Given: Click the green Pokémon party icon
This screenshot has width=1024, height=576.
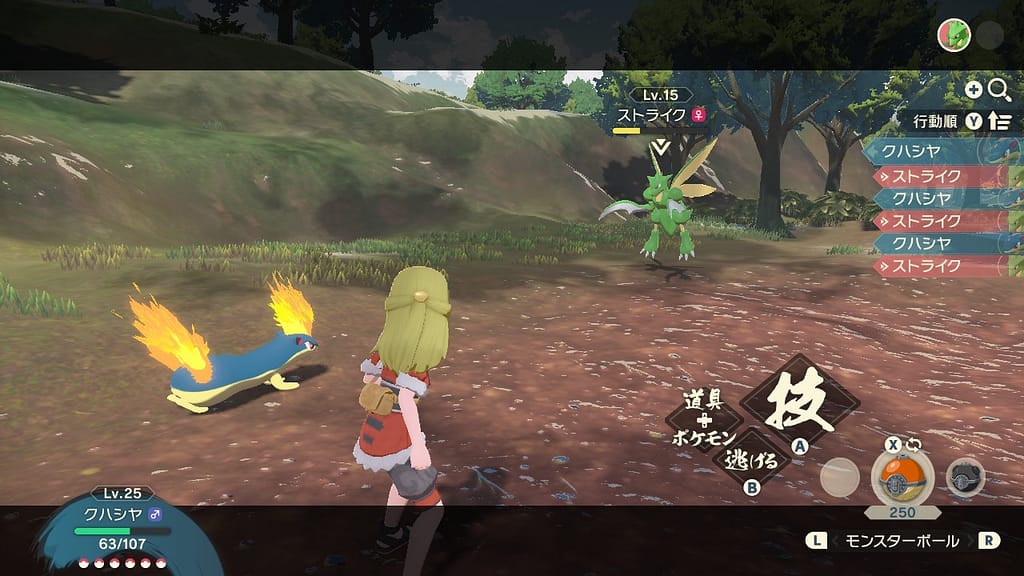Looking at the screenshot, I should (x=954, y=36).
